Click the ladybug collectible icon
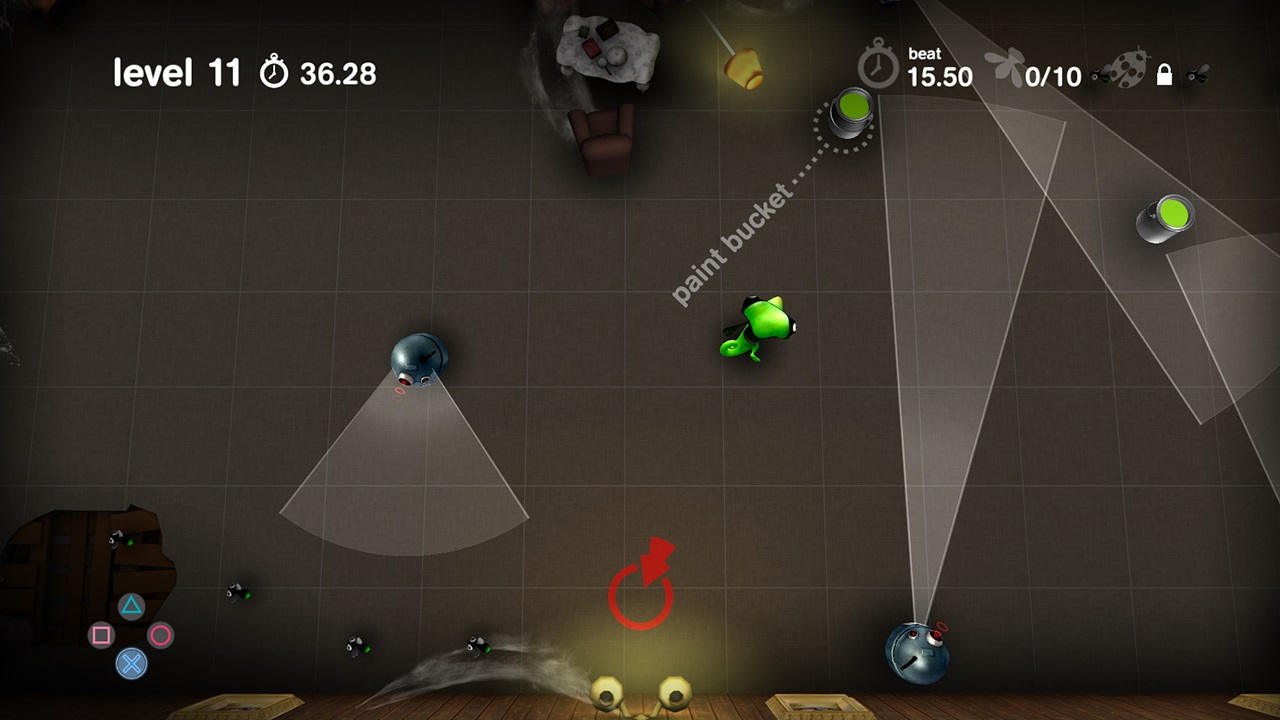The width and height of the screenshot is (1280, 720). (x=1130, y=68)
